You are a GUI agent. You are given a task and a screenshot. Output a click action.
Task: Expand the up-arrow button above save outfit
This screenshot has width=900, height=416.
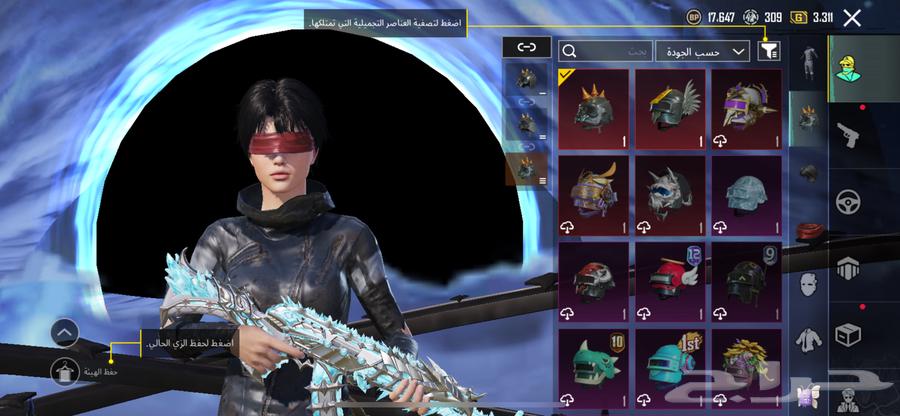coord(63,332)
